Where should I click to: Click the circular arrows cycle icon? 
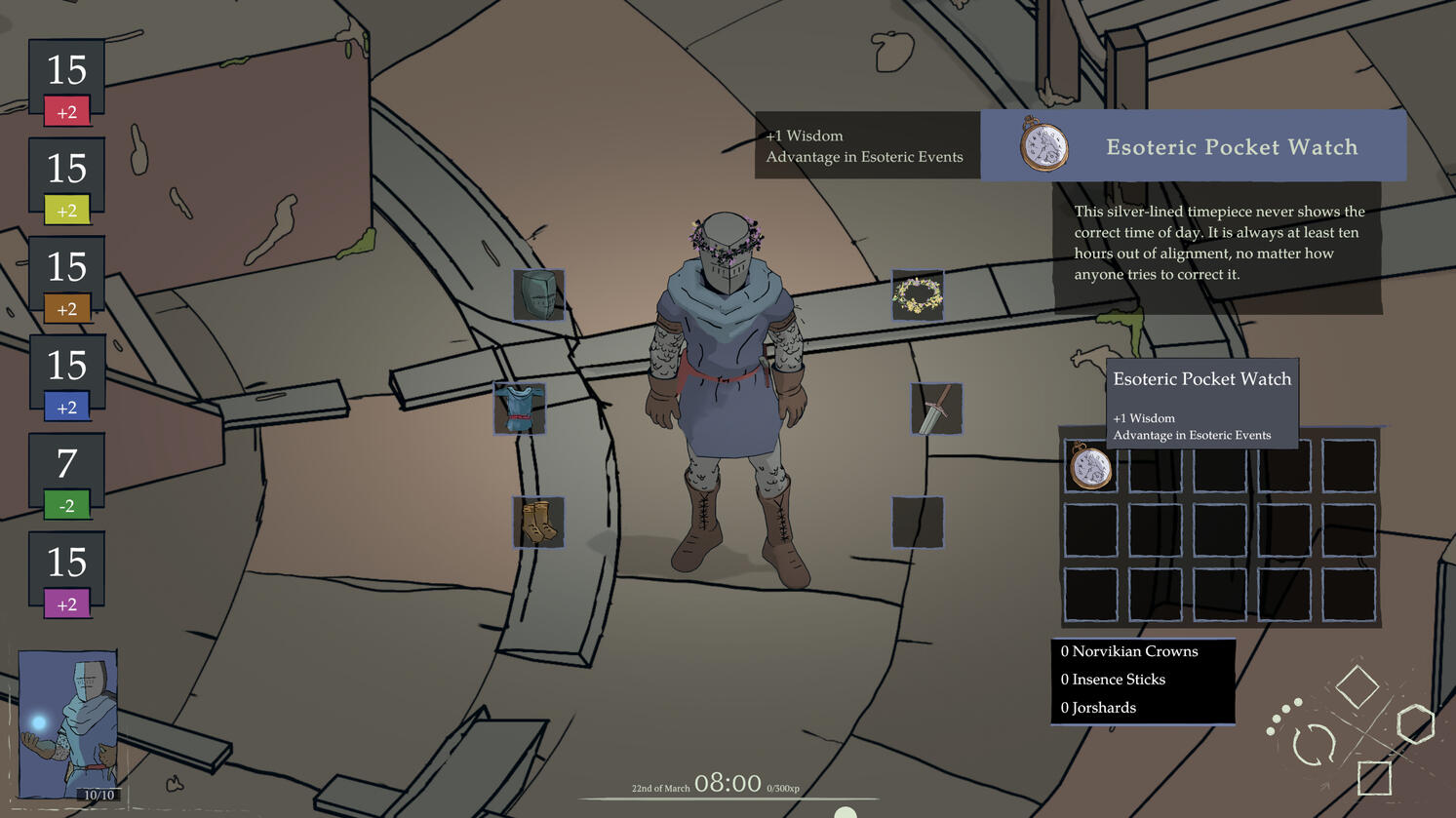coord(1314,745)
